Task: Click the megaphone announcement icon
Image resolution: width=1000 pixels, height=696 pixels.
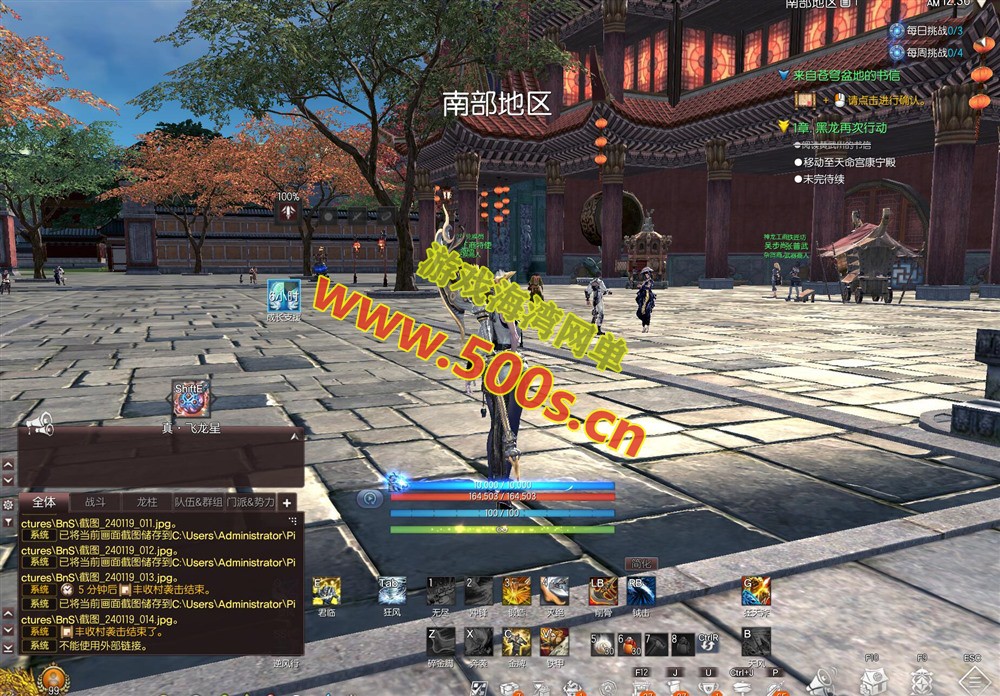Action: click(x=39, y=426)
